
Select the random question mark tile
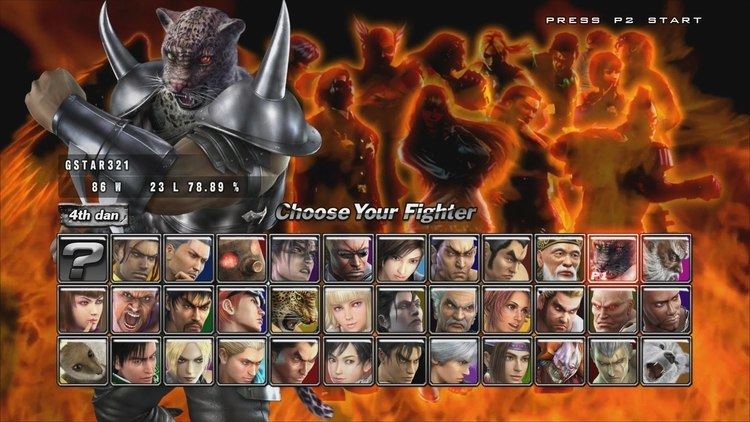[x=83, y=258]
